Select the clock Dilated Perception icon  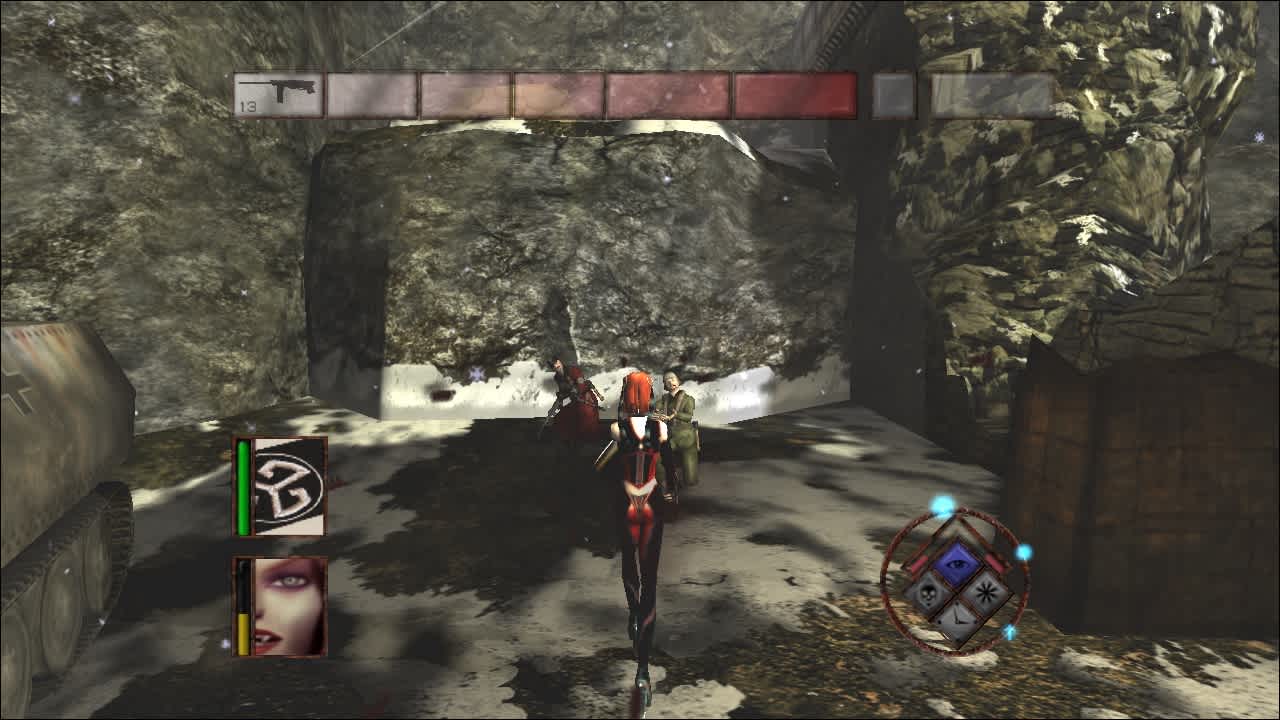958,620
